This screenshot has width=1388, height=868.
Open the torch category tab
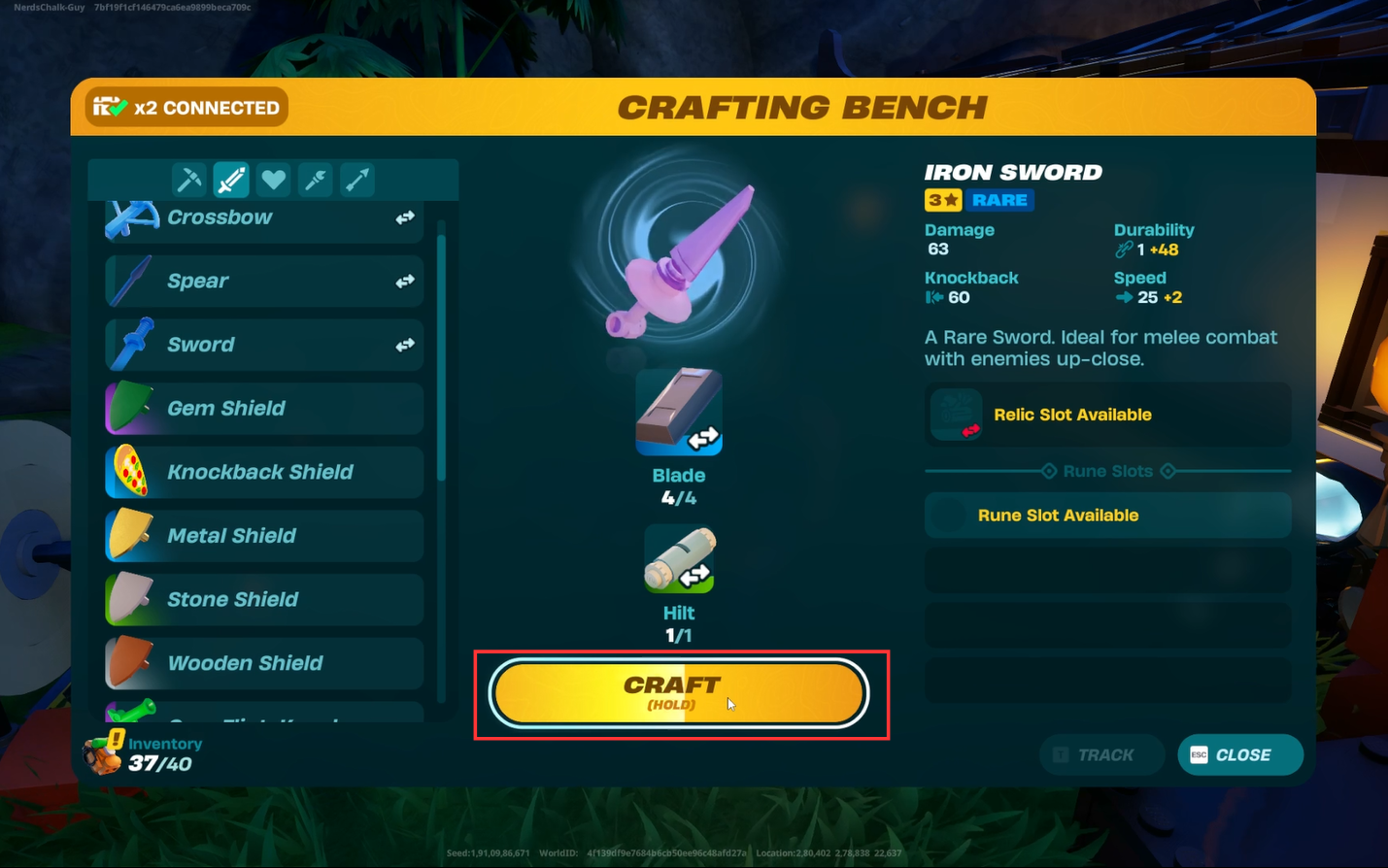[316, 180]
